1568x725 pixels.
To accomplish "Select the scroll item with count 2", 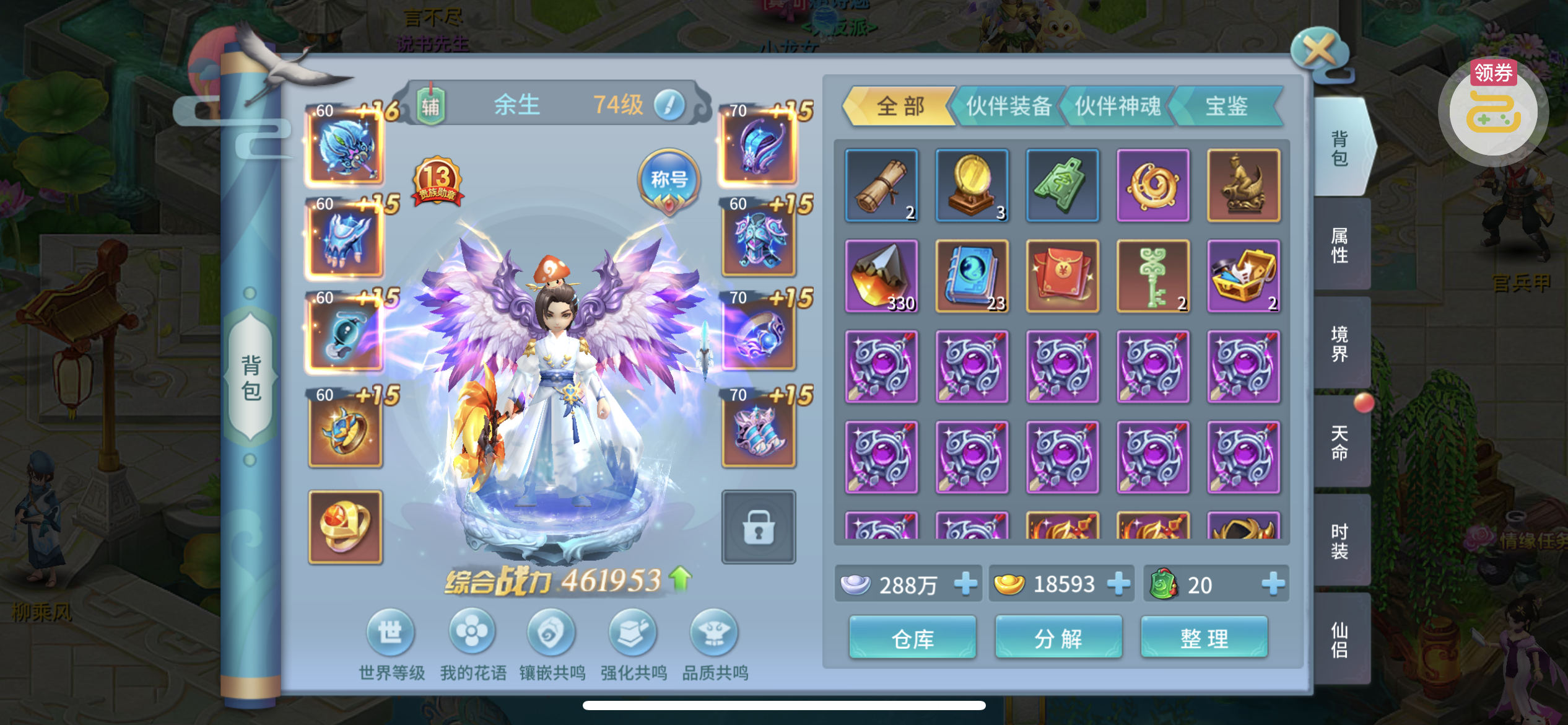I will click(x=881, y=185).
